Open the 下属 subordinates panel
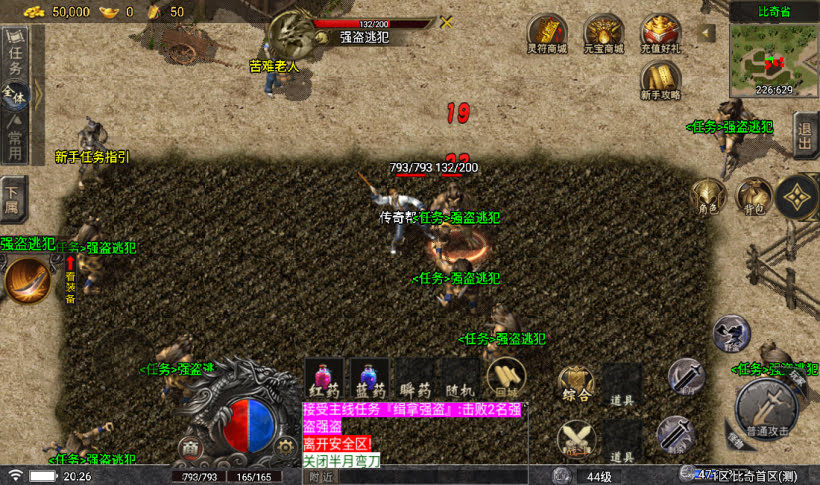 (13, 199)
